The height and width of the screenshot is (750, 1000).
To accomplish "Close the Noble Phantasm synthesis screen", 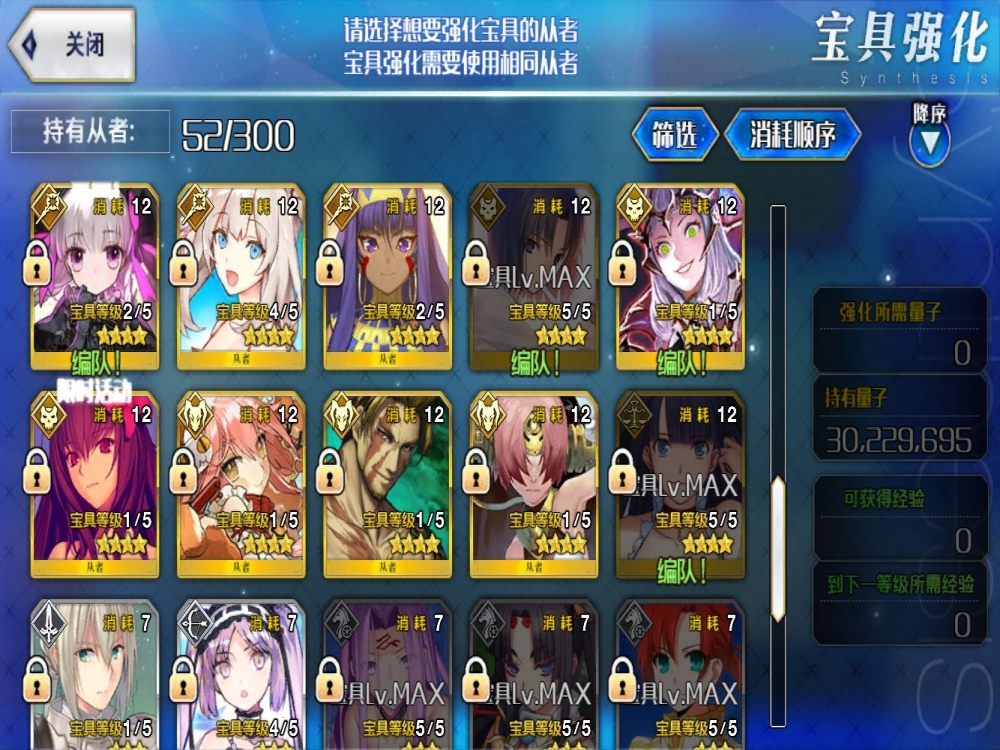I will coord(73,45).
